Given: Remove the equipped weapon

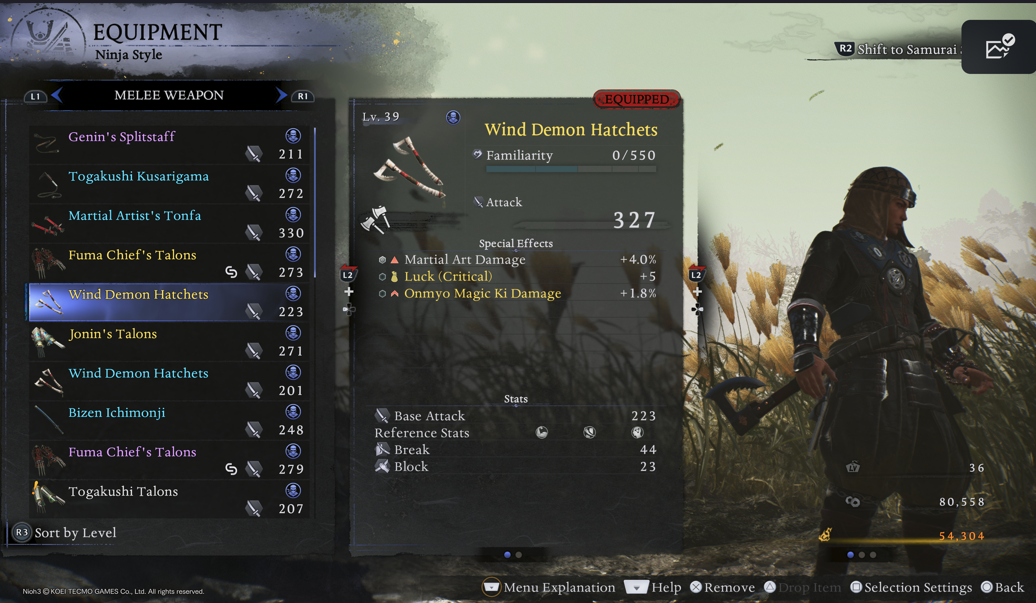Looking at the screenshot, I should (x=722, y=587).
